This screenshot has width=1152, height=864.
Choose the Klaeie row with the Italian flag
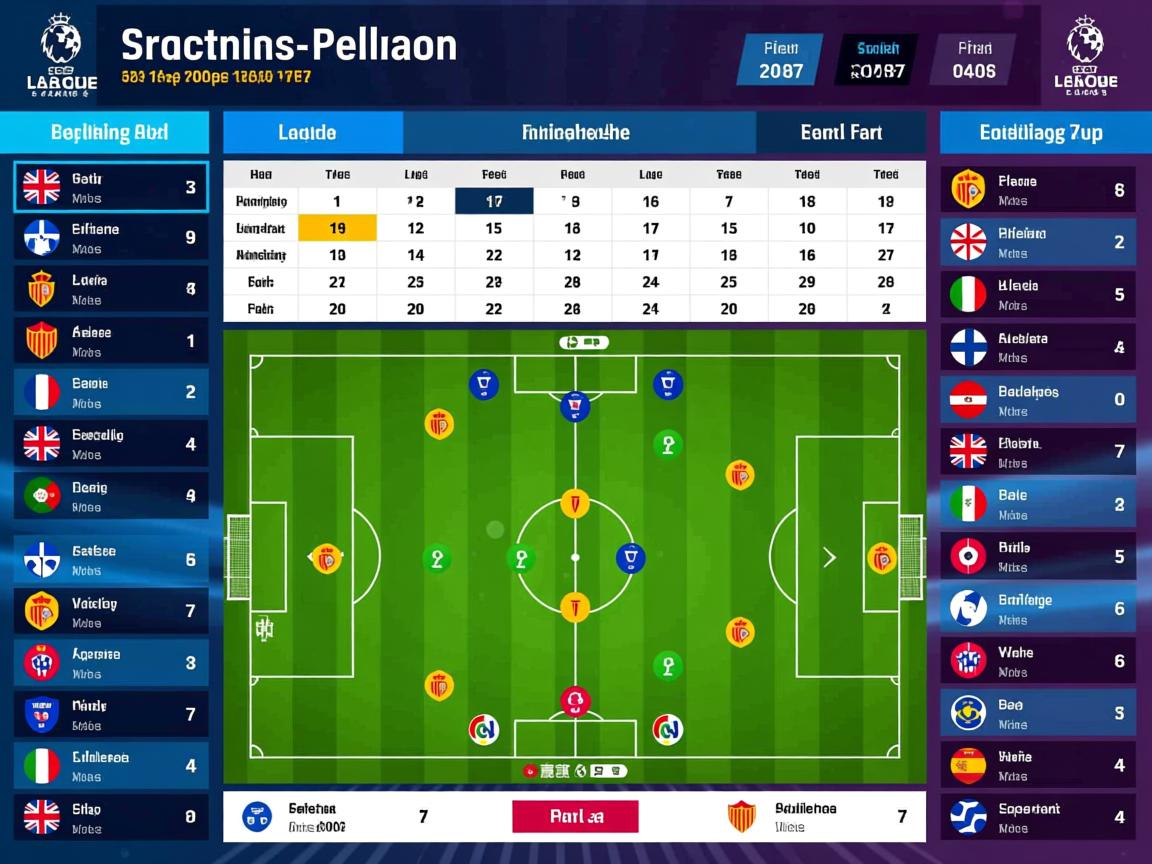[x=1039, y=294]
